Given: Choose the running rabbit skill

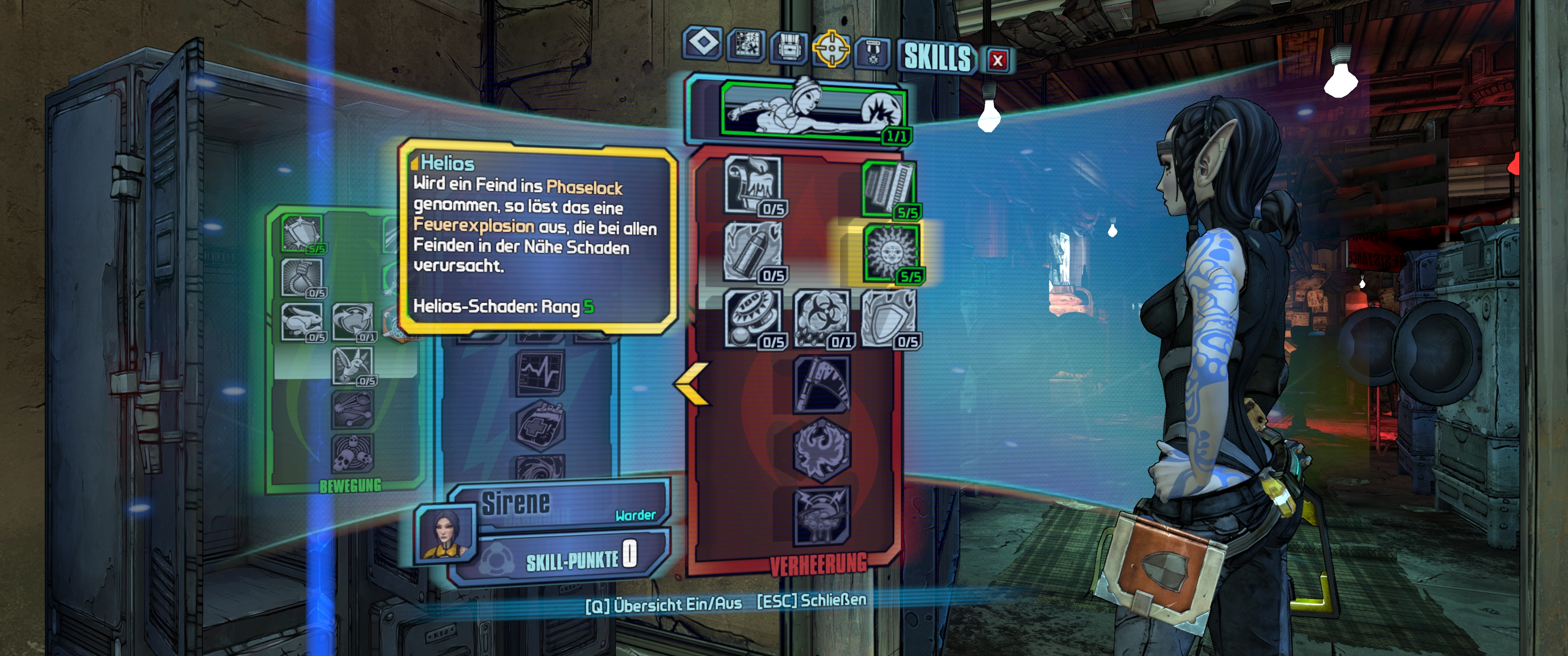Looking at the screenshot, I should coord(302,321).
